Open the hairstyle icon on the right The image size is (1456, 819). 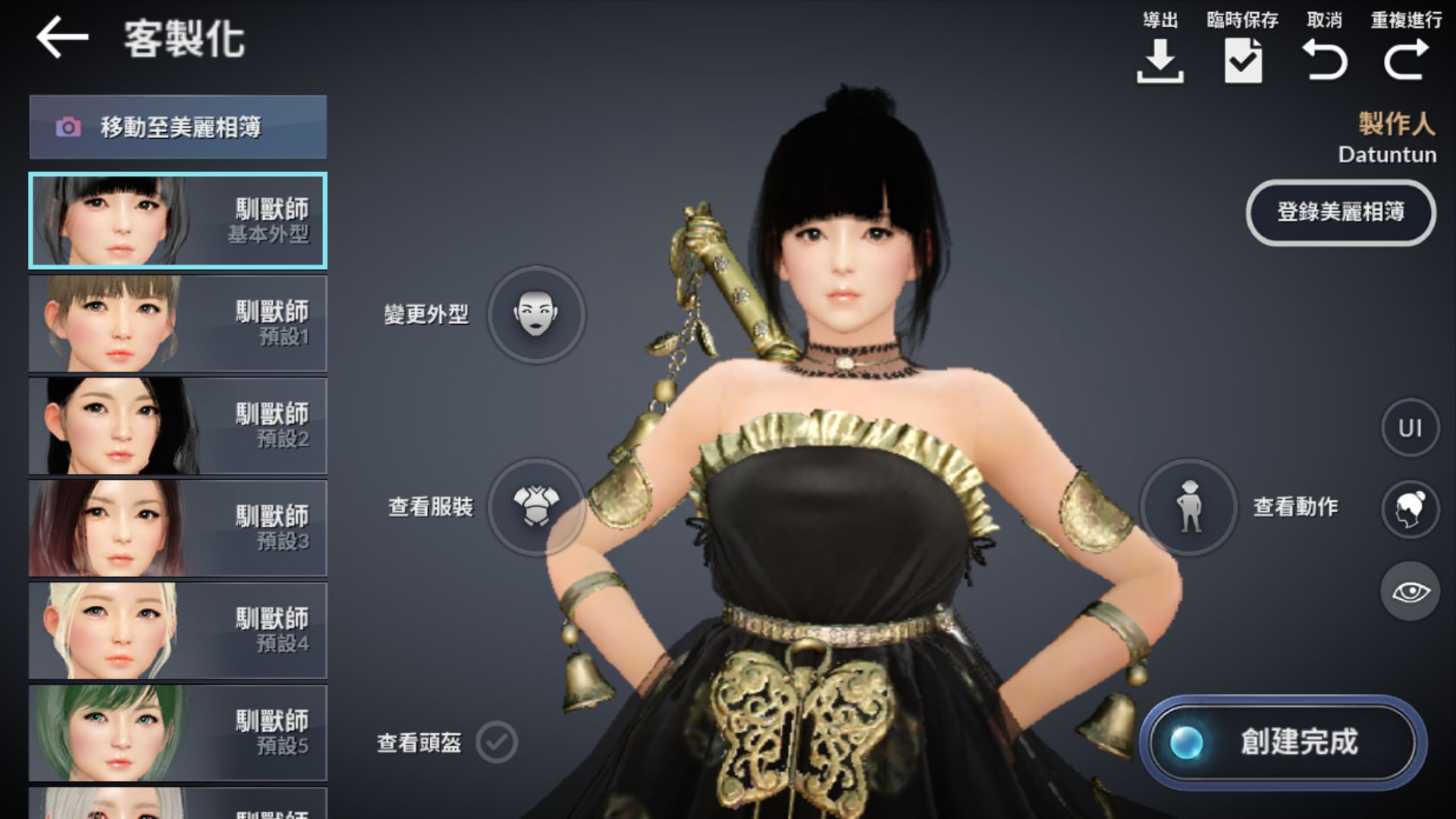[1409, 509]
